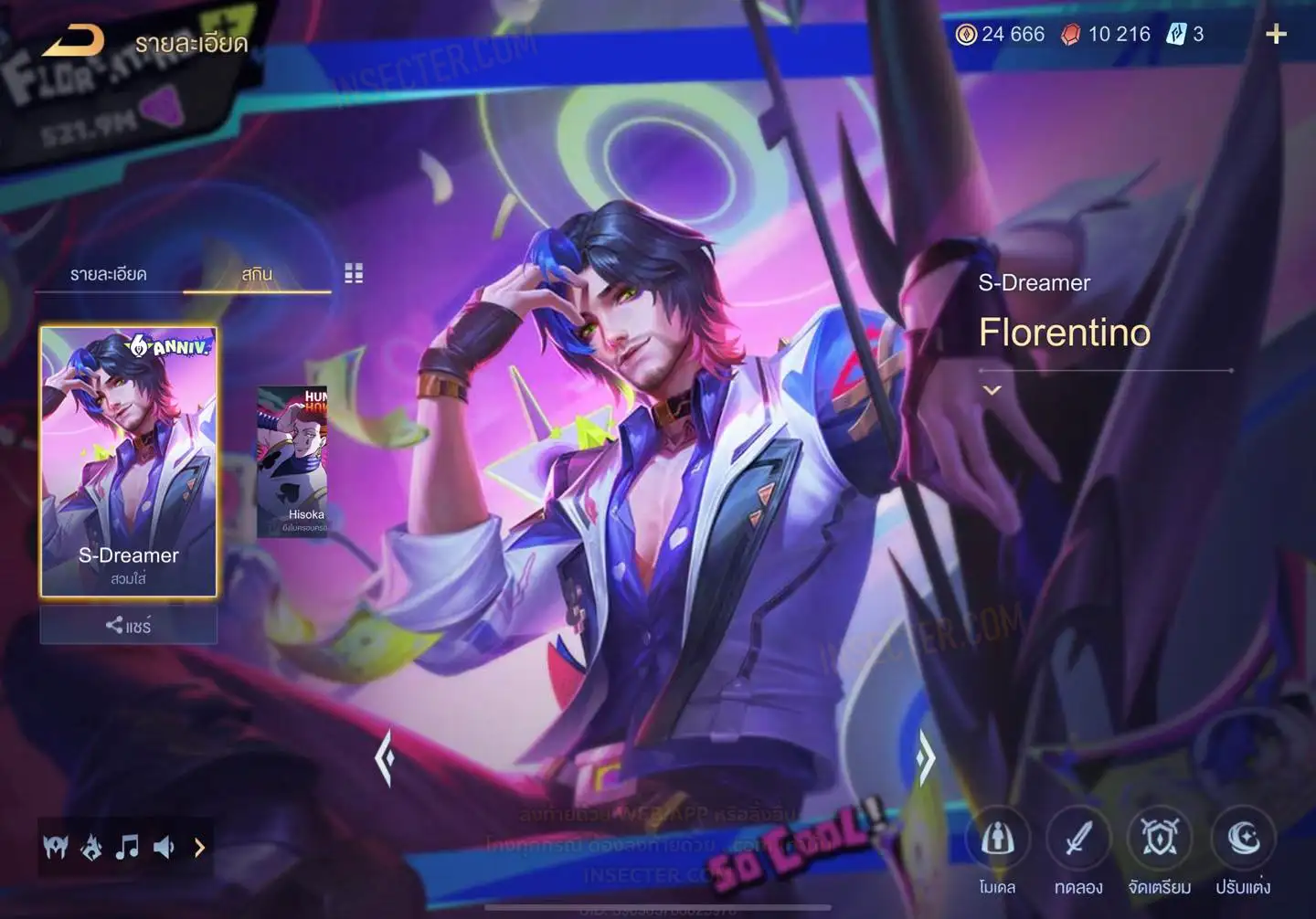Add currency with the plus button
The width and height of the screenshot is (1316, 919).
(x=1276, y=35)
